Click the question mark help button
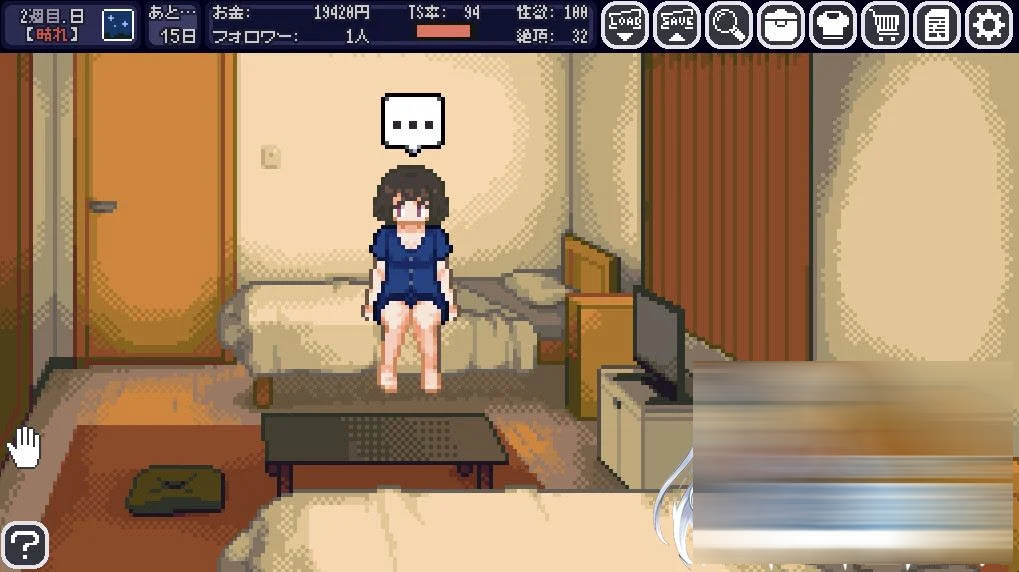This screenshot has height=572, width=1019. (x=25, y=546)
